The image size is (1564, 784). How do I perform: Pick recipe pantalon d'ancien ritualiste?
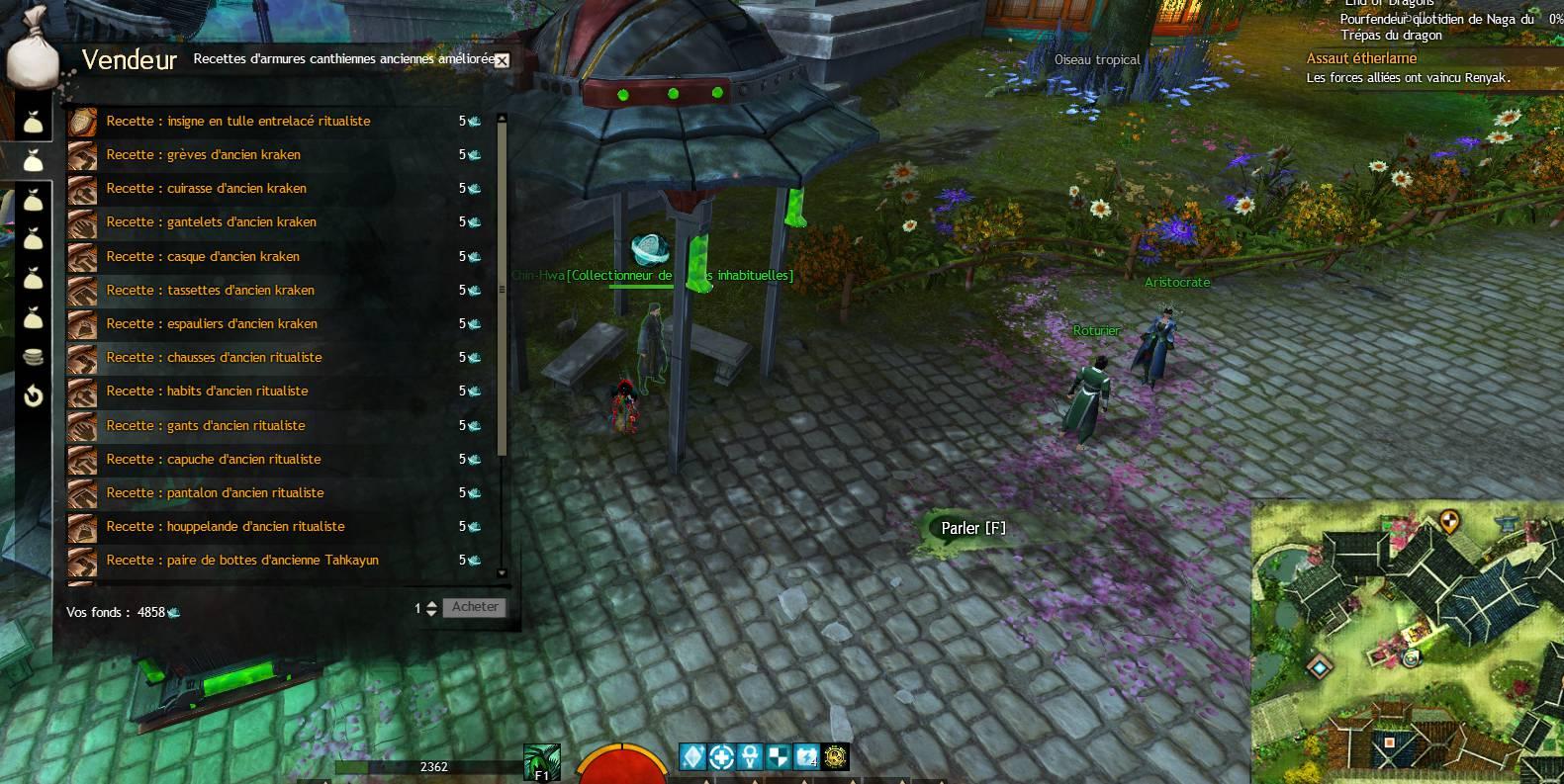(215, 493)
